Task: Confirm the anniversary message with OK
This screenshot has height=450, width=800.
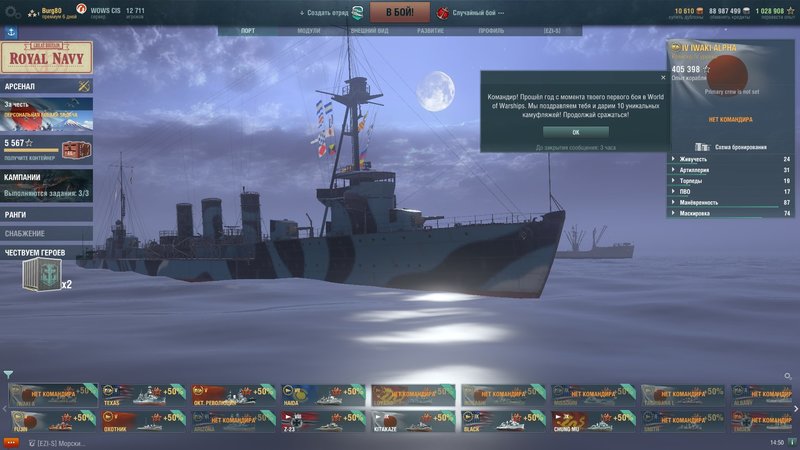Action: (575, 132)
